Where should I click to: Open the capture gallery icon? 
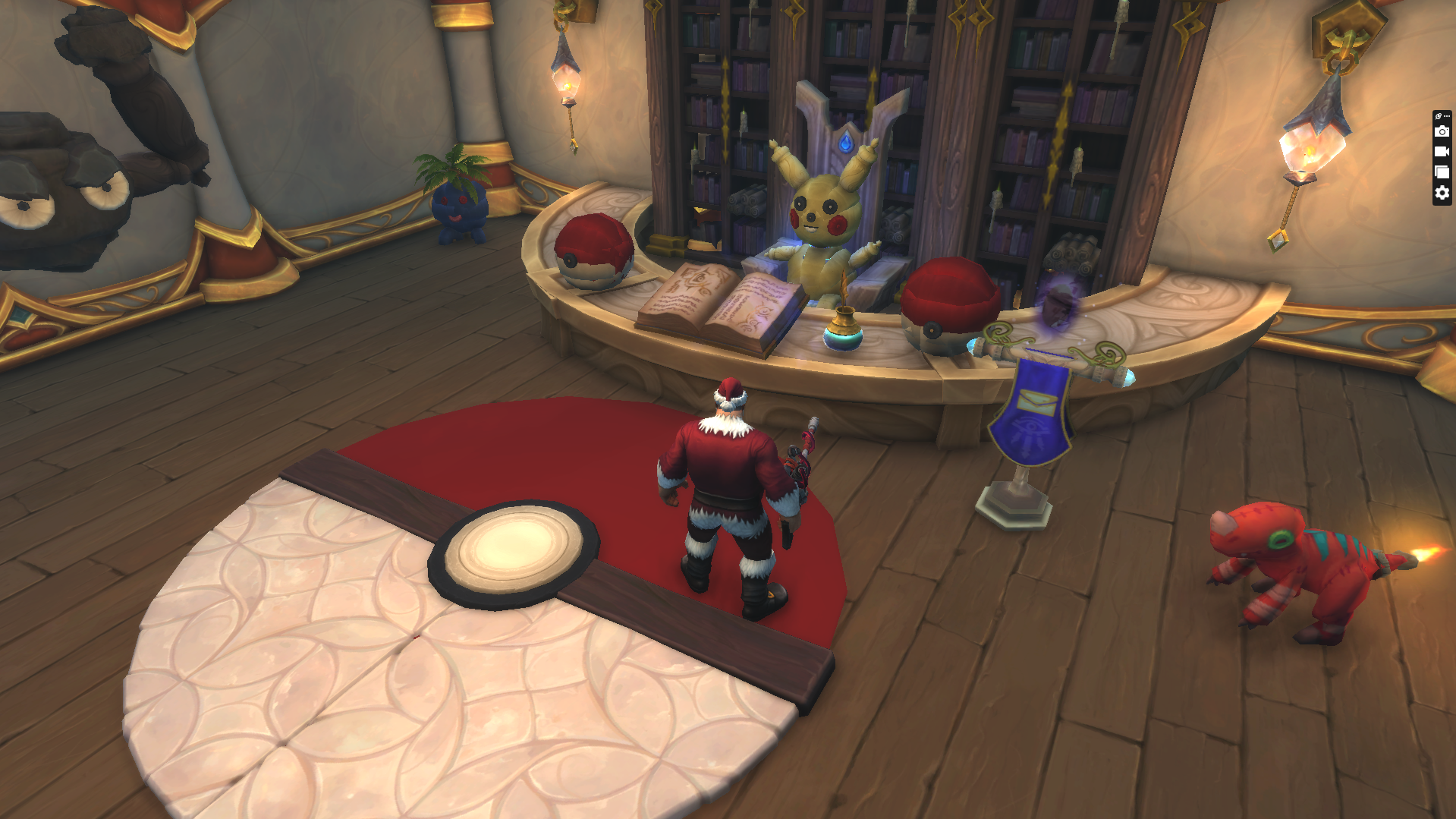click(x=1442, y=172)
